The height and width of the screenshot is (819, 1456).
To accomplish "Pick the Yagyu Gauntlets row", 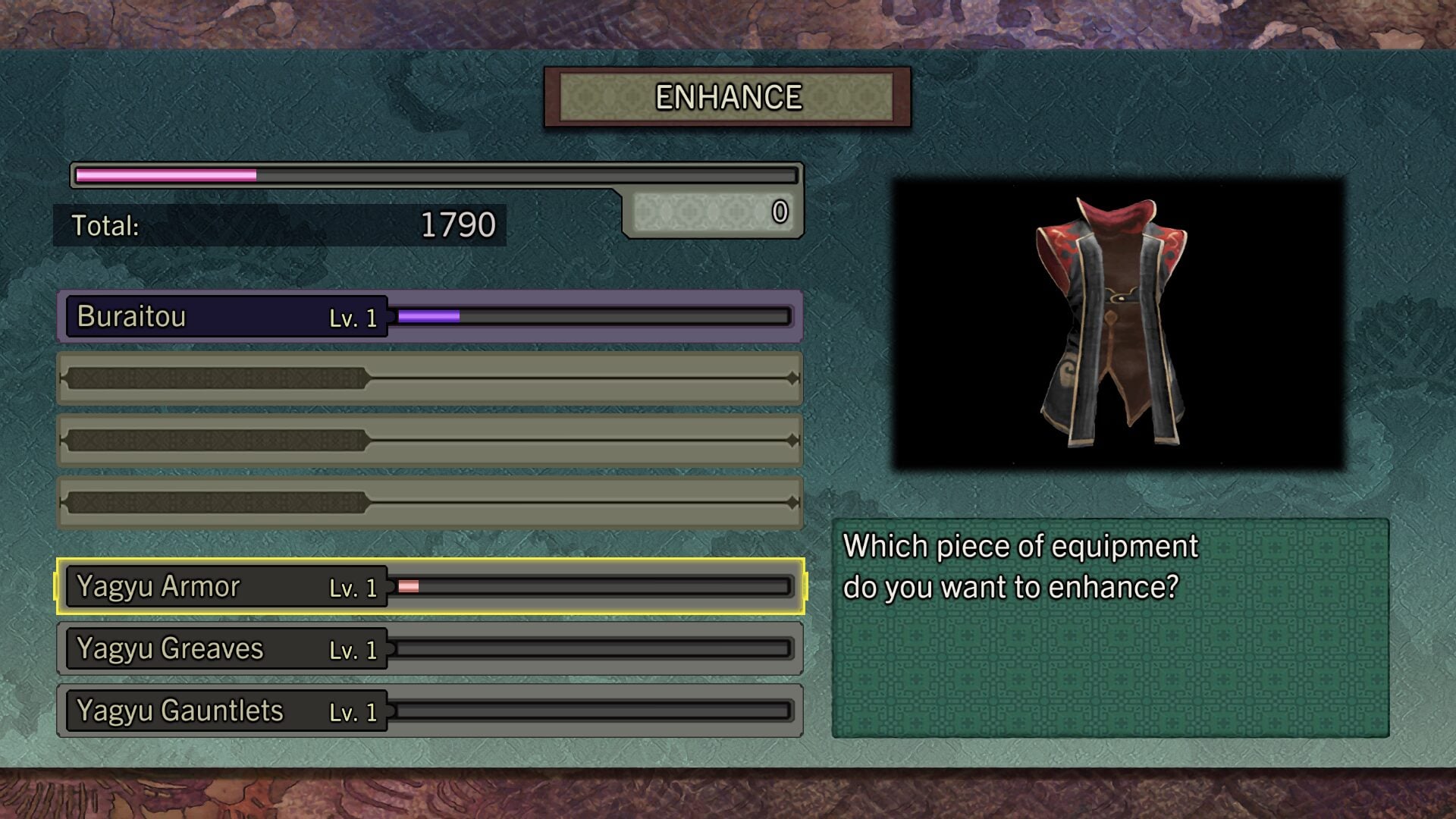I will tap(429, 711).
